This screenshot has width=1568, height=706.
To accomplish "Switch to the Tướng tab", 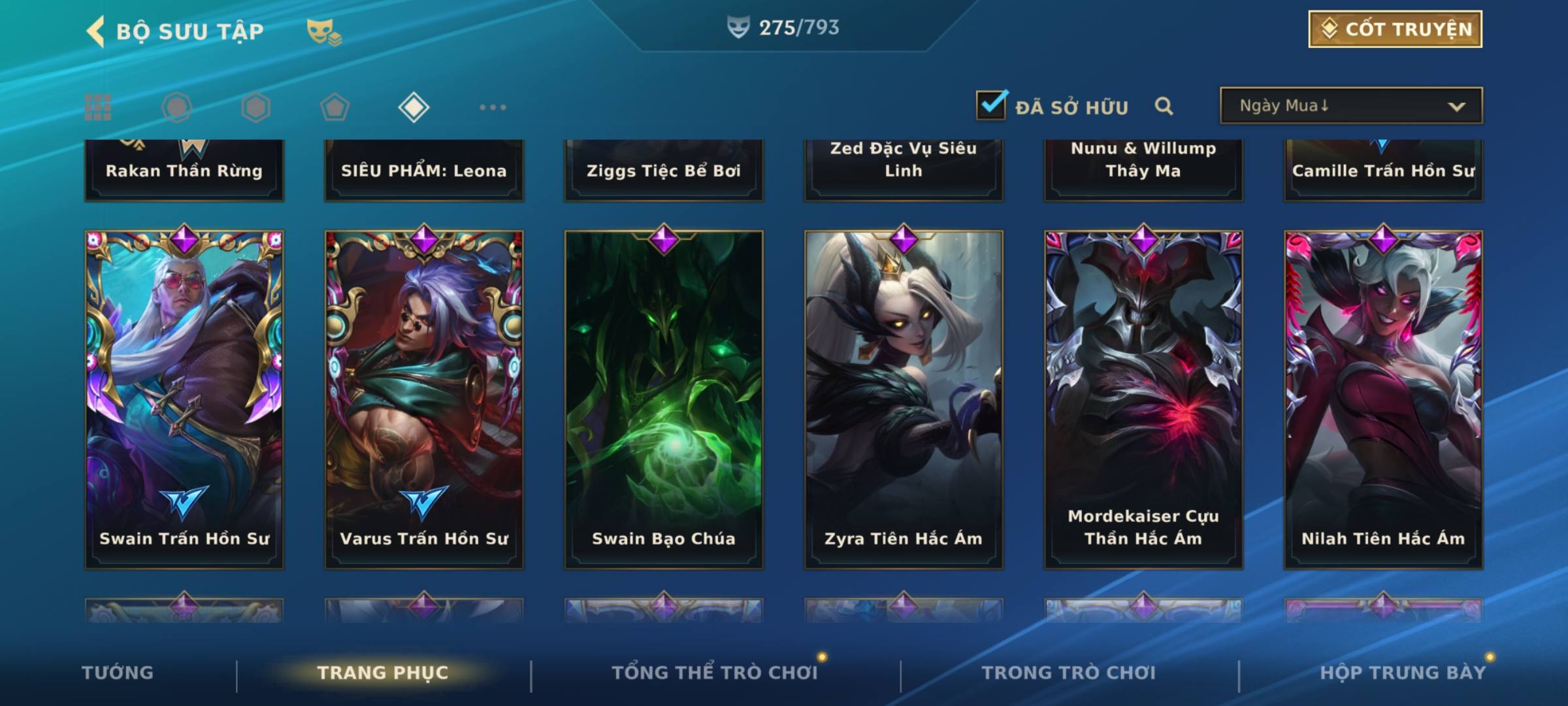I will point(118,673).
